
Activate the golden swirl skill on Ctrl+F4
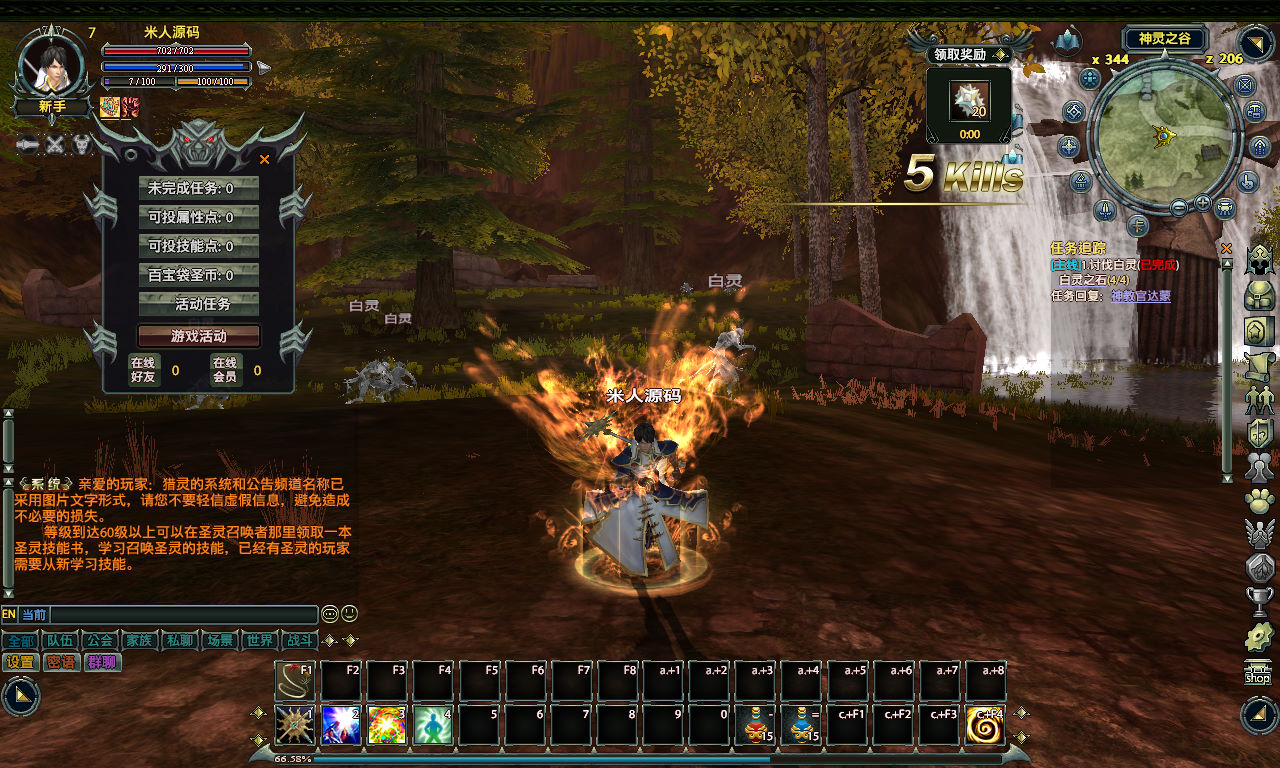coord(986,725)
